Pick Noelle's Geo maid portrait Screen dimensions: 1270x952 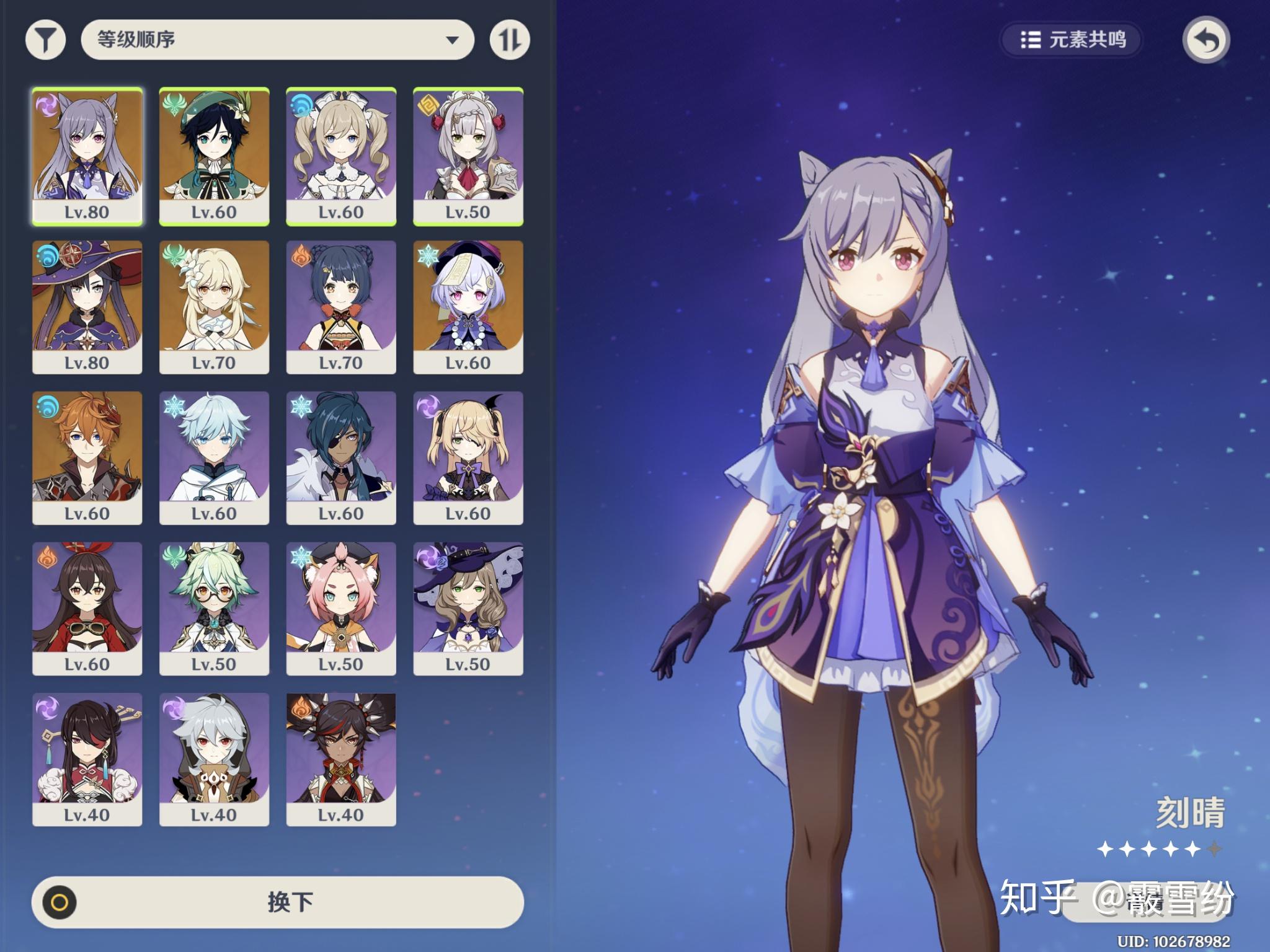[468, 156]
